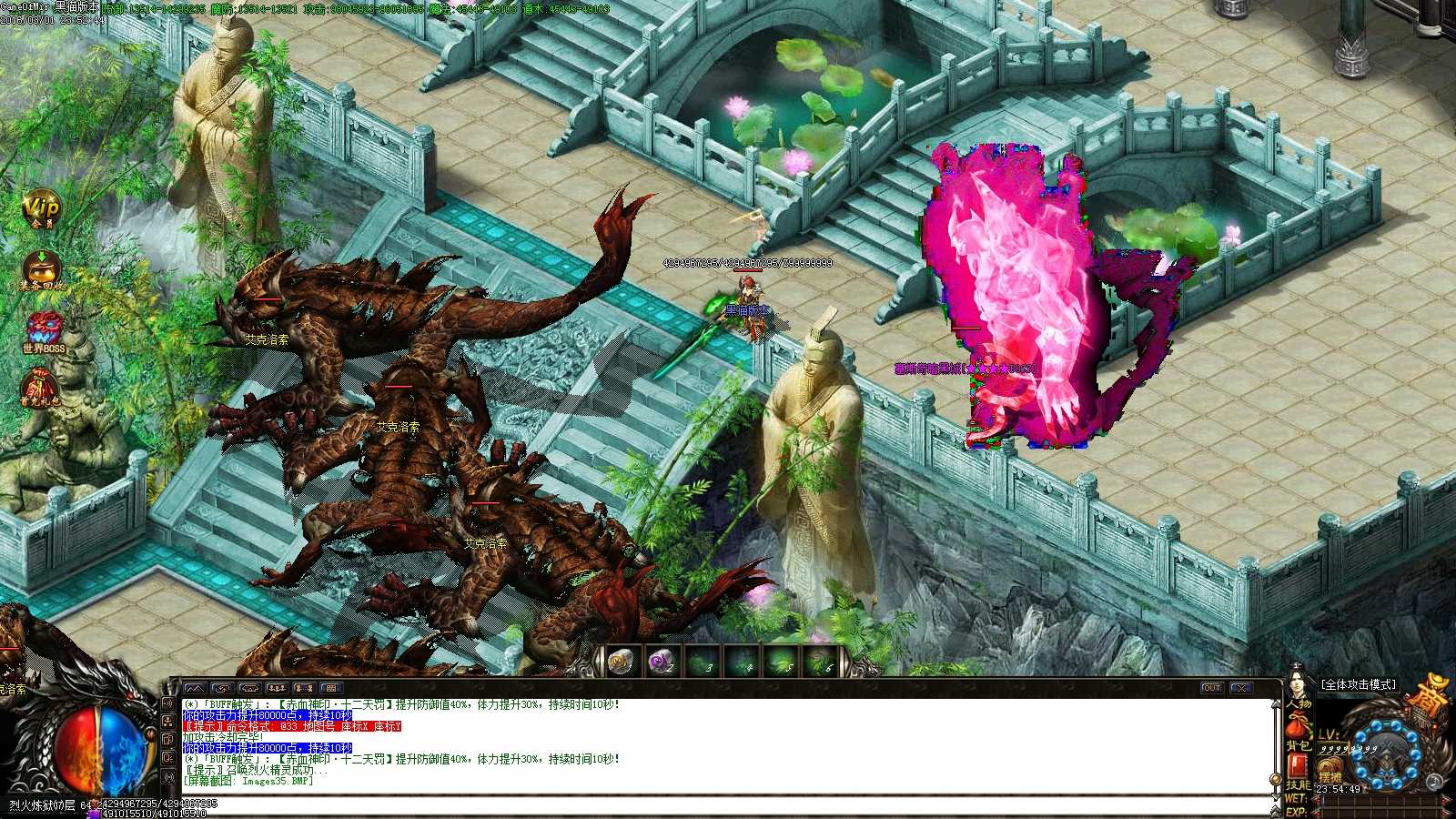Switch to the 技能 skills tab

tap(1298, 766)
